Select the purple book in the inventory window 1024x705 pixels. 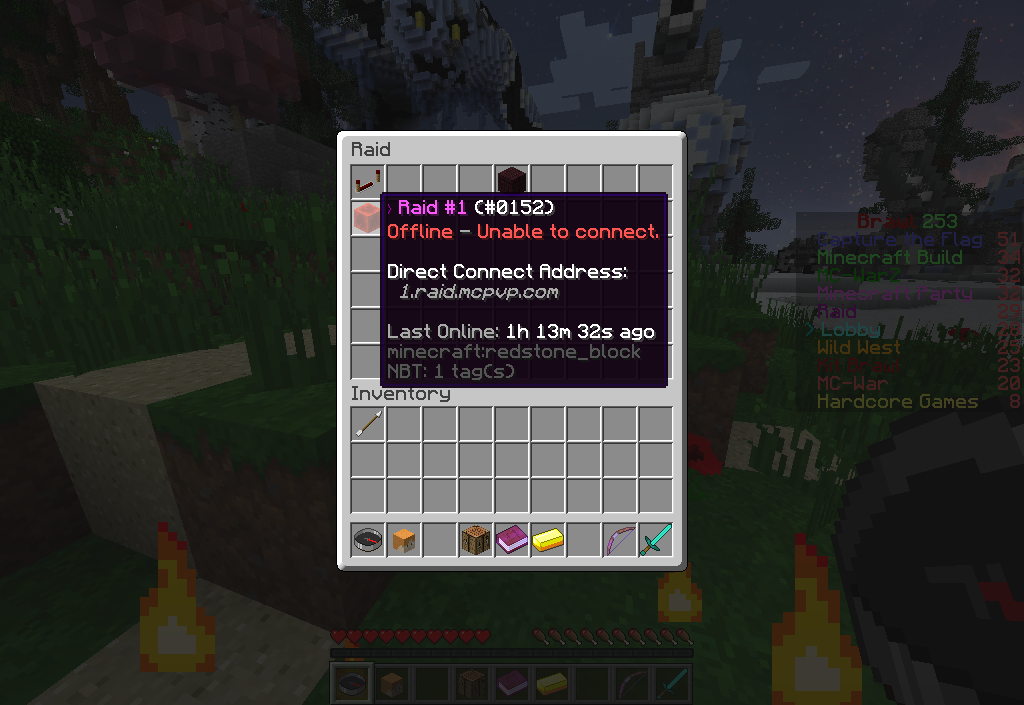pos(511,540)
